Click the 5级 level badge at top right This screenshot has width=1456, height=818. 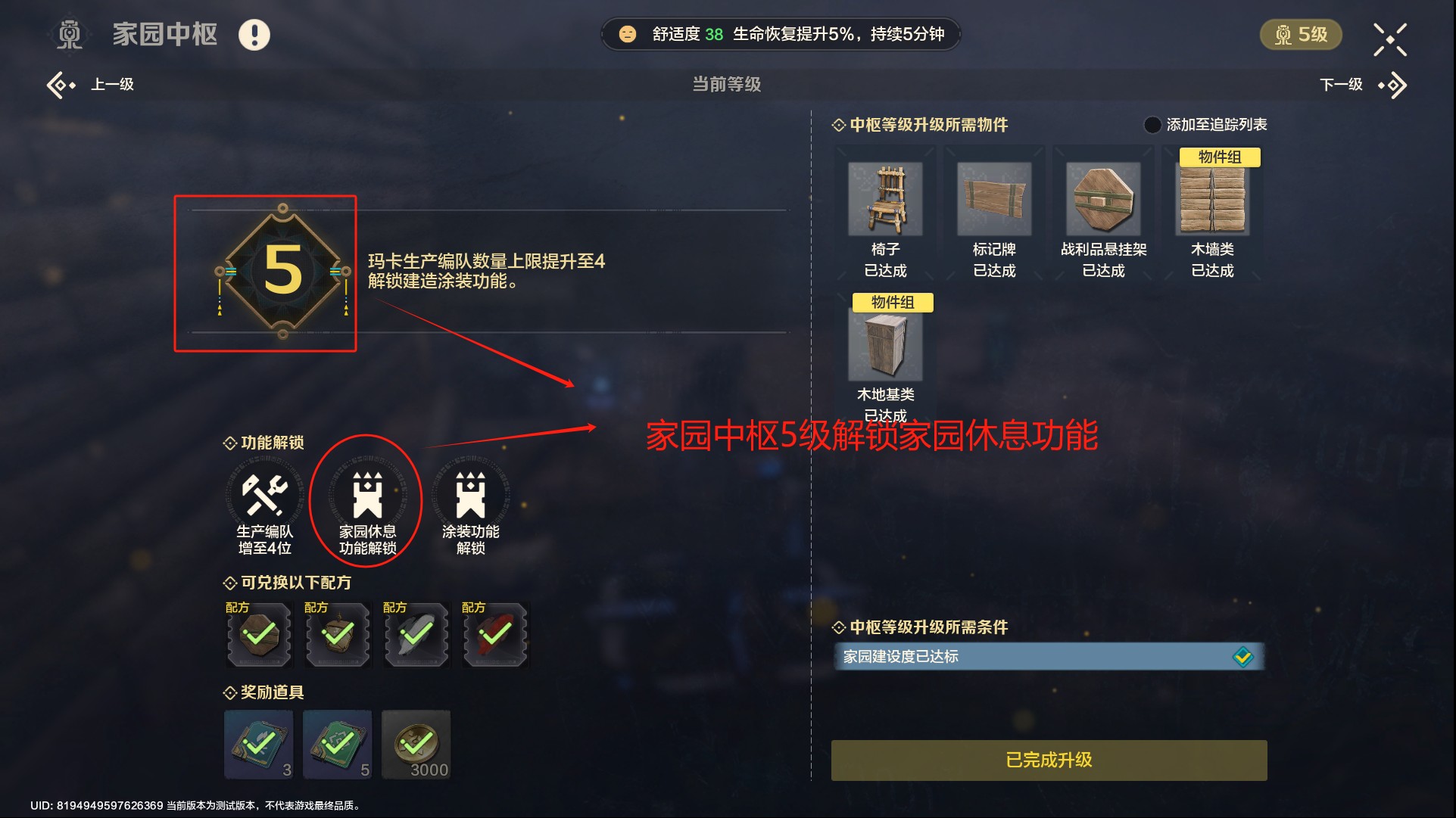coord(1300,33)
